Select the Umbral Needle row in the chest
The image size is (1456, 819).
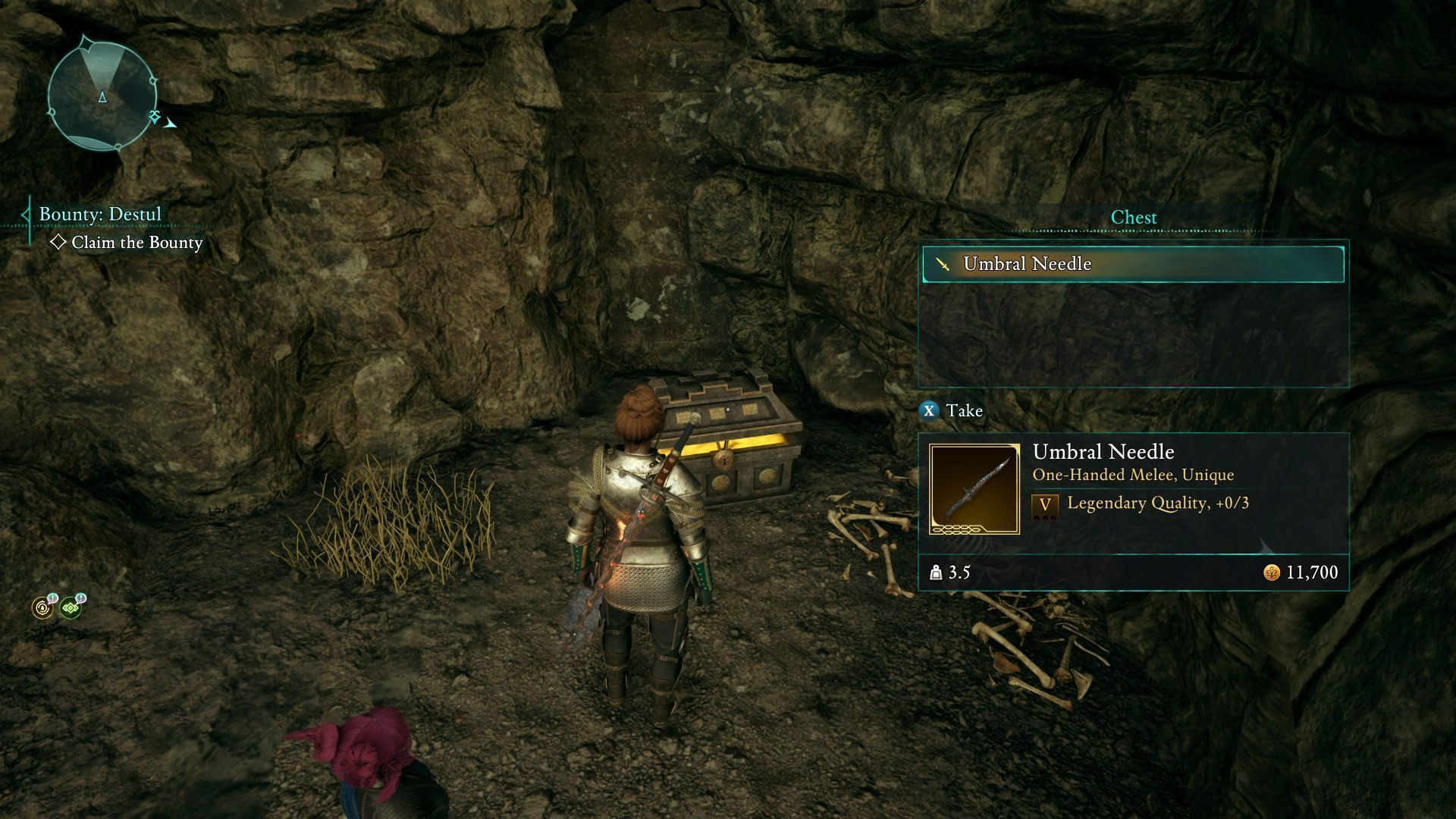[1133, 264]
